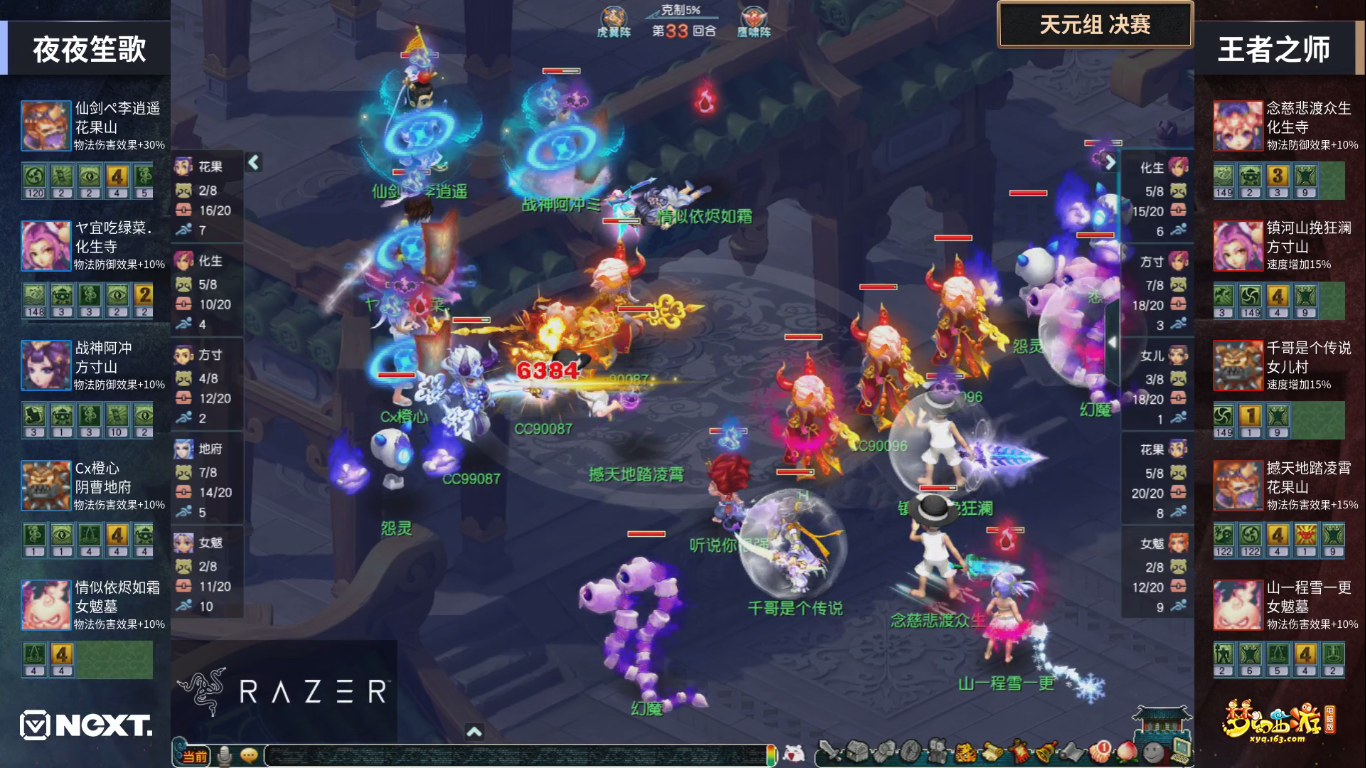Expand the chat log with the up arrow
The height and width of the screenshot is (768, 1366).
[474, 732]
